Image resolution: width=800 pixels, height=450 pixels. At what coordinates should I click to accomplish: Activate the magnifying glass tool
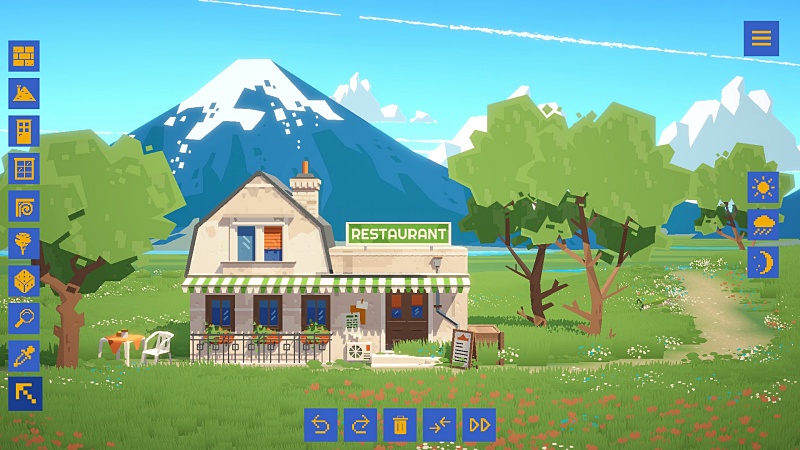[x=24, y=318]
